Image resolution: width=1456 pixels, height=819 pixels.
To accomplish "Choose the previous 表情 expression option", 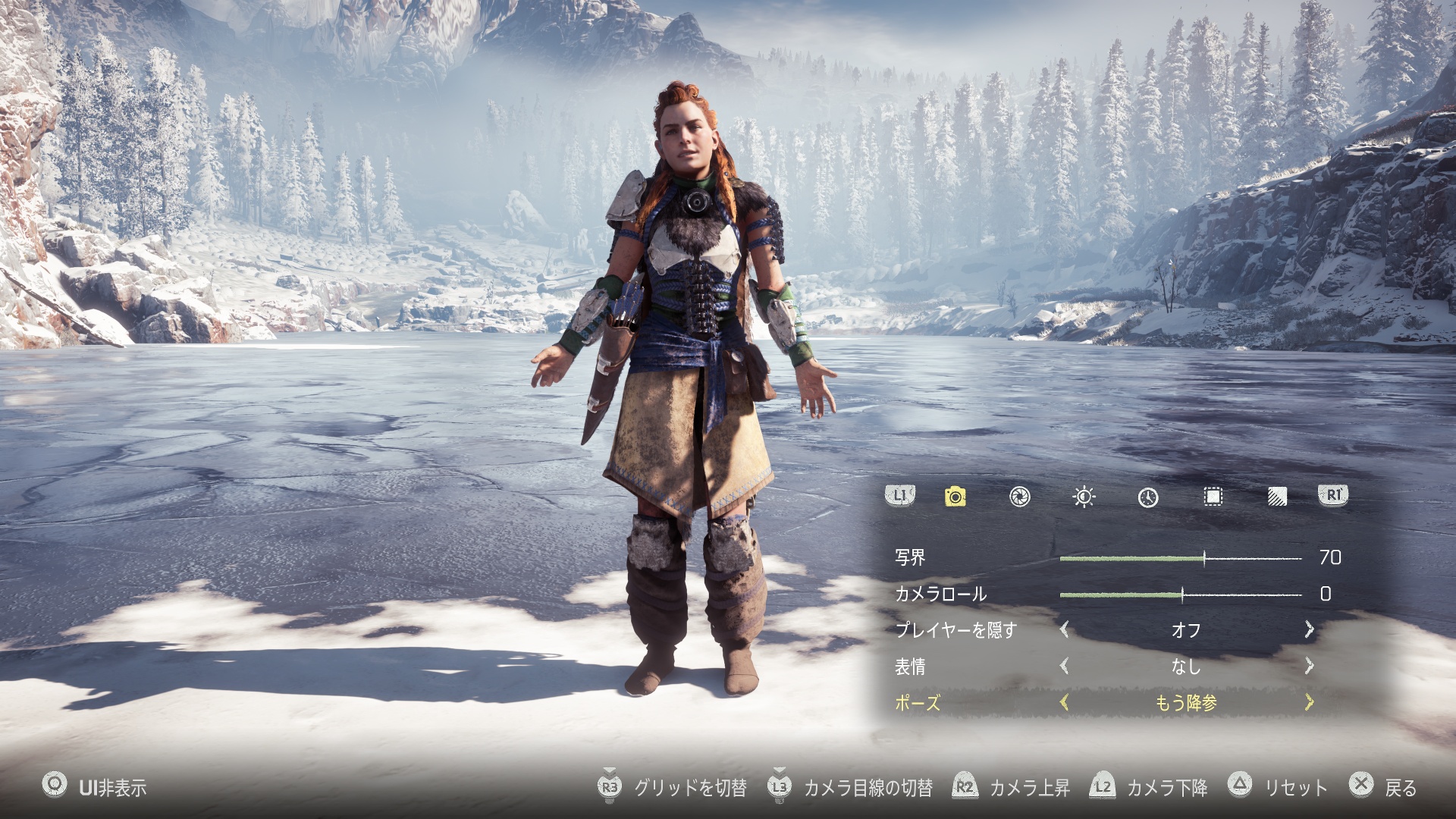I will (1065, 666).
